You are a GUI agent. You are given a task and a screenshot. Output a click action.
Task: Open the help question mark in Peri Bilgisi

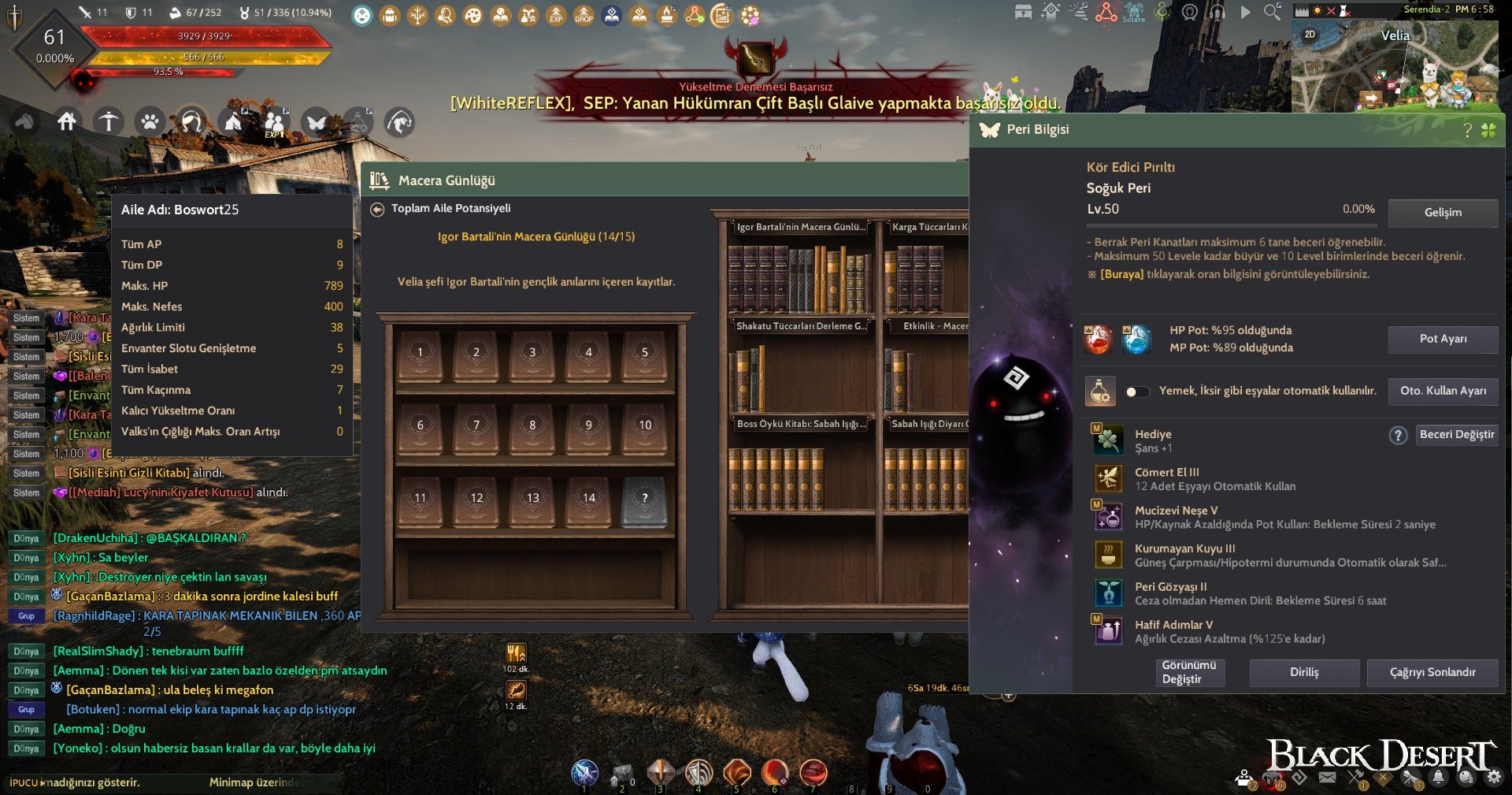point(1467,131)
